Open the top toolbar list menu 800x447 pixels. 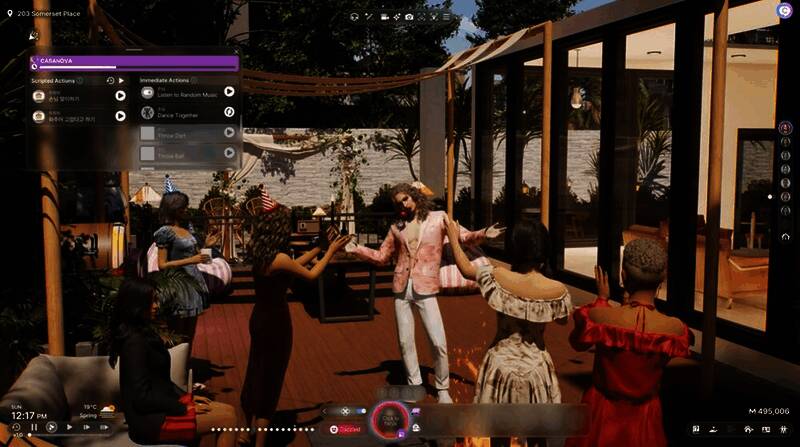(x=445, y=17)
